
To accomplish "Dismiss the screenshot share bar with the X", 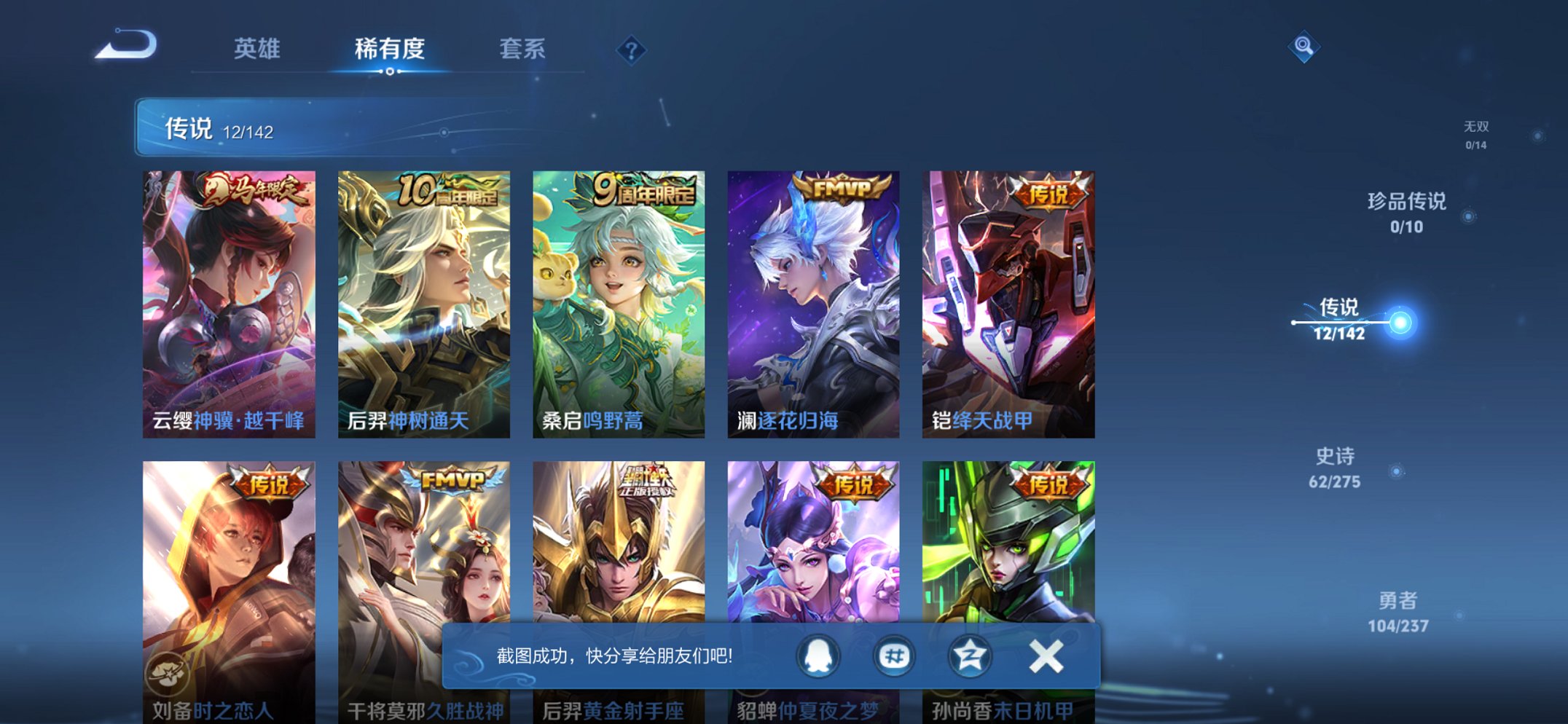I will [1045, 656].
